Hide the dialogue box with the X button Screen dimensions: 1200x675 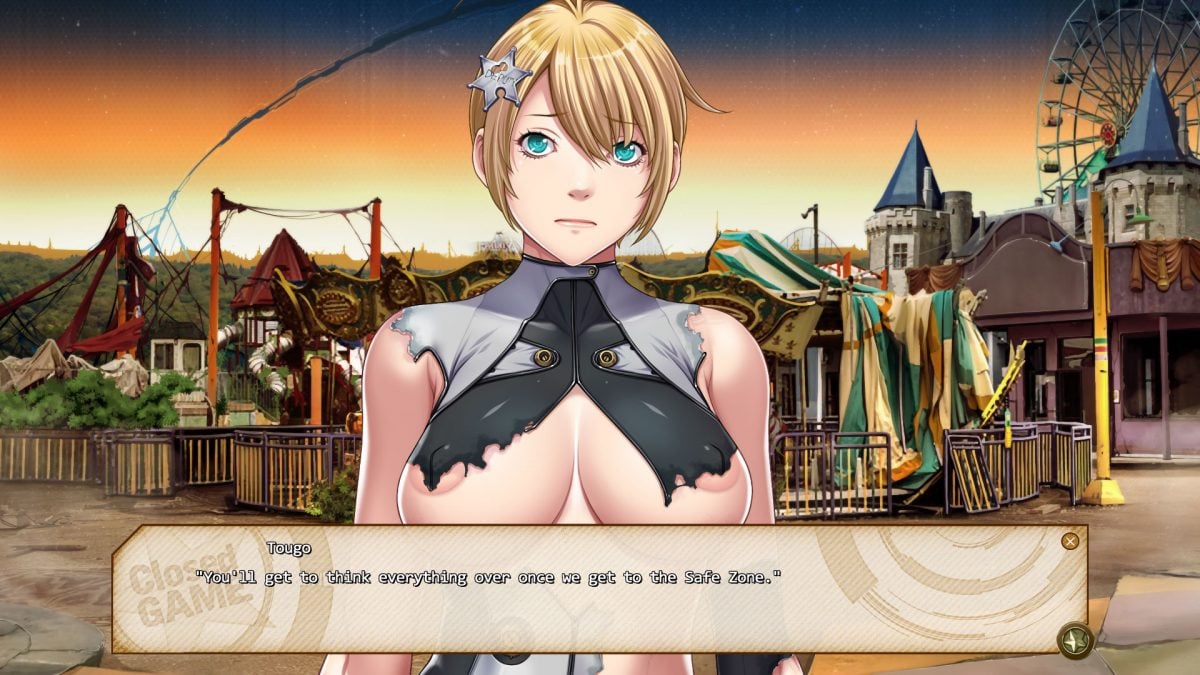tap(1070, 541)
